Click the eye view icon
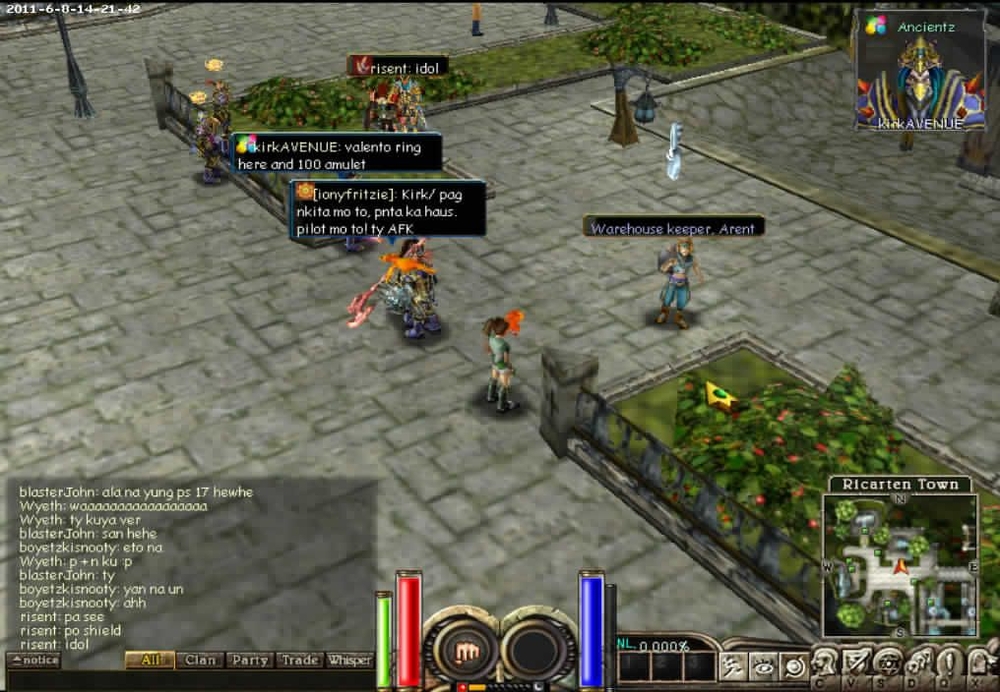The width and height of the screenshot is (1000, 692). [763, 665]
